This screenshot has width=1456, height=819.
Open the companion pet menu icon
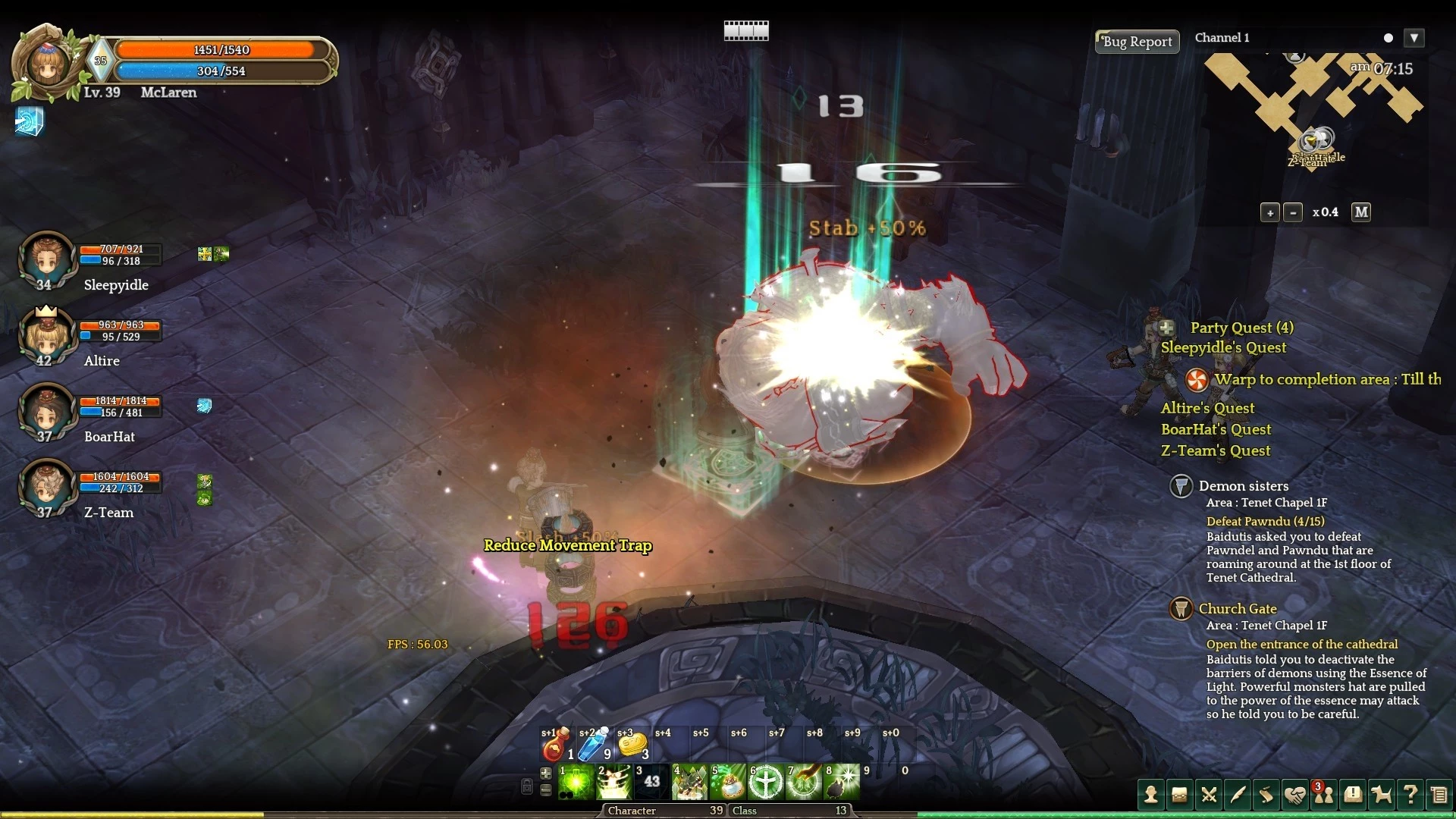(x=1381, y=795)
